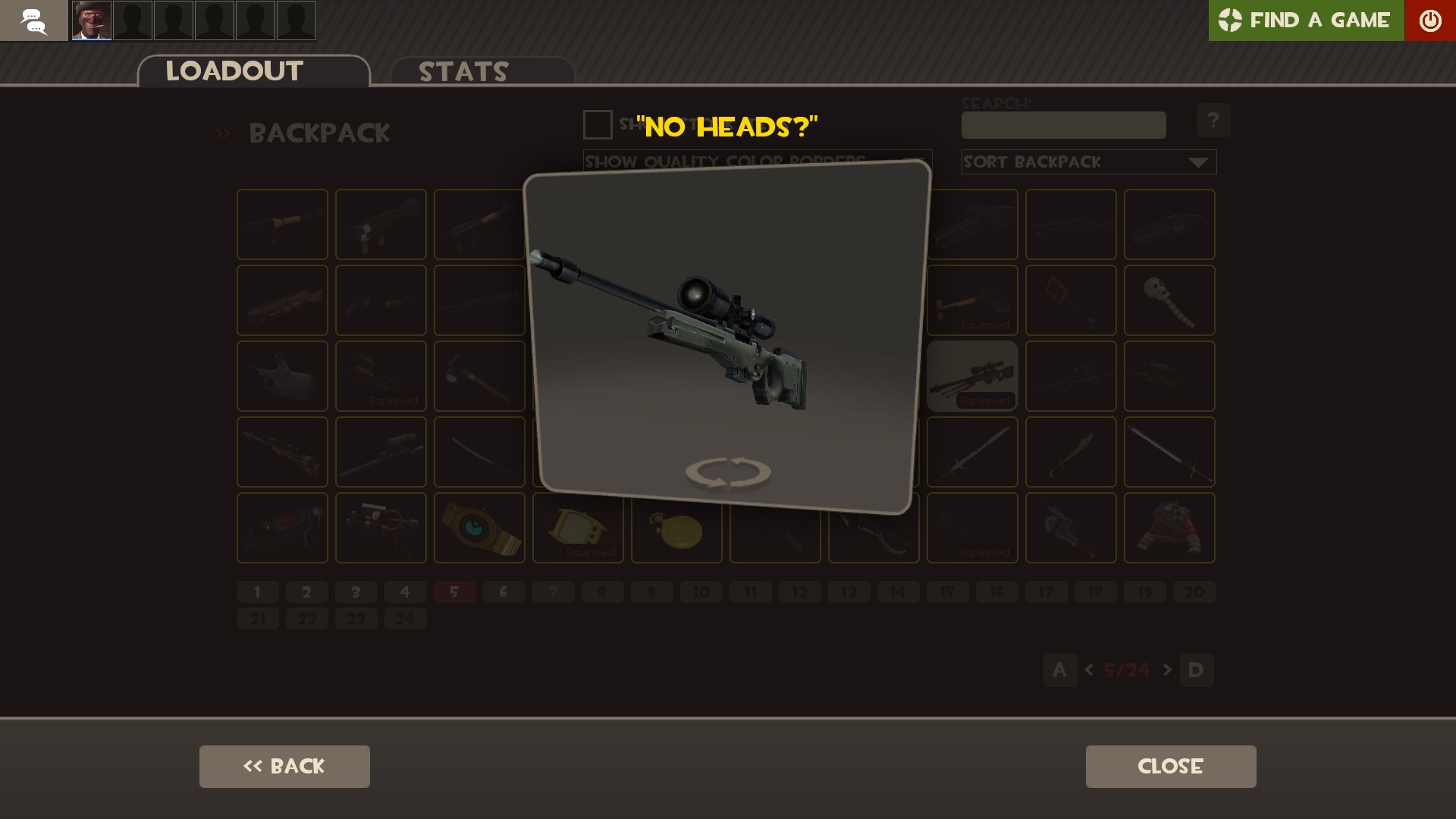Enable the checkbox next to NO HEADS text
The height and width of the screenshot is (819, 1456).
coord(597,125)
